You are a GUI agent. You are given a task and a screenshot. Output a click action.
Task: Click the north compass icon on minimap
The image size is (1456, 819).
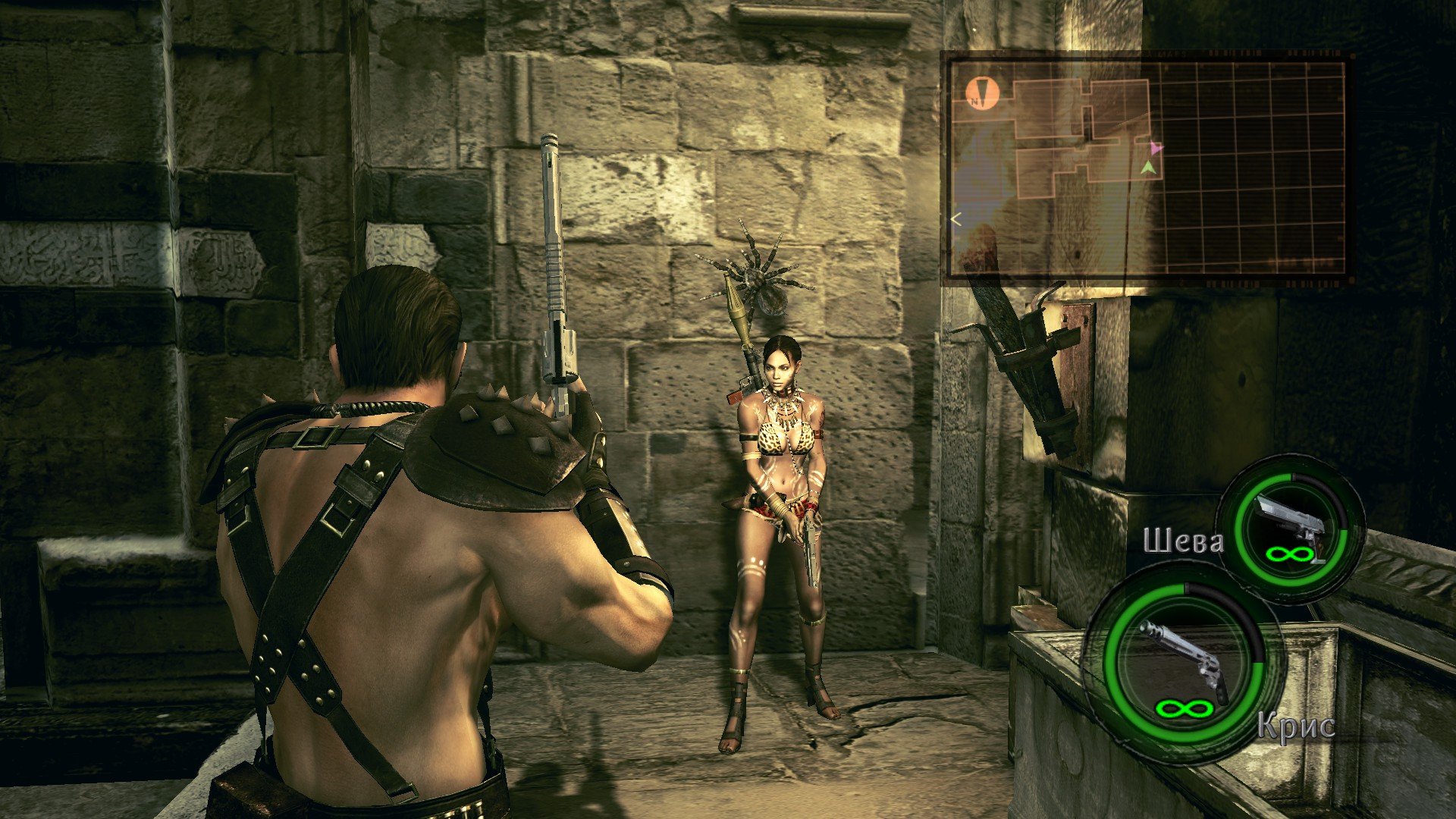pyautogui.click(x=982, y=94)
